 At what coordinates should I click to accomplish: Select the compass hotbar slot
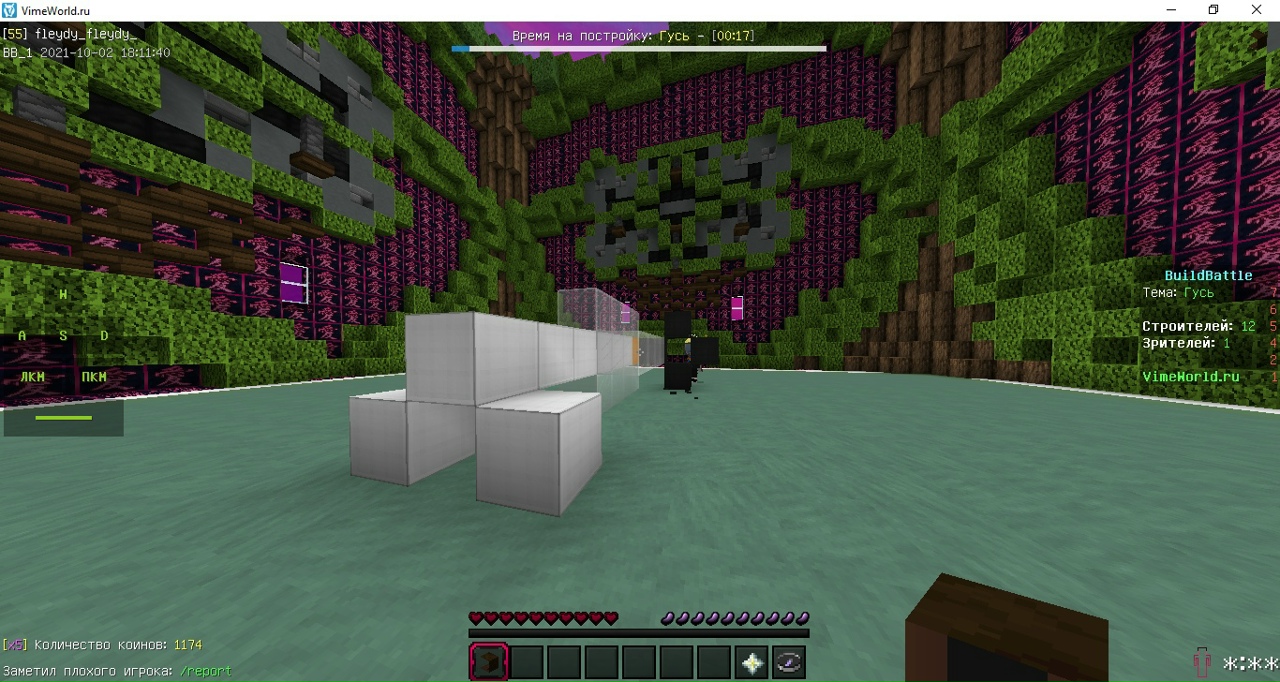(x=789, y=662)
